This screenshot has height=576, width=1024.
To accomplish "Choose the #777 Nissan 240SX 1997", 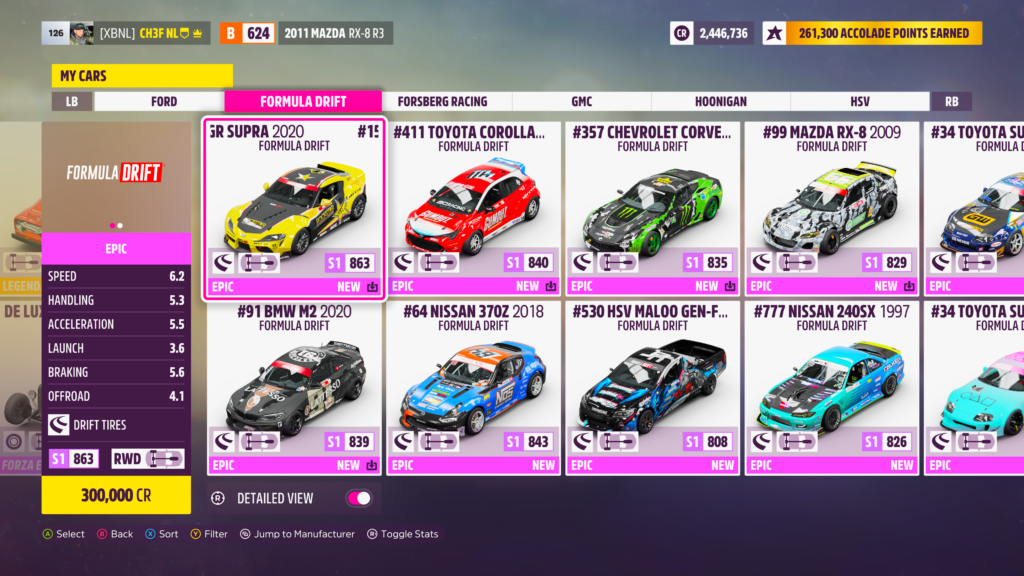I will (833, 387).
